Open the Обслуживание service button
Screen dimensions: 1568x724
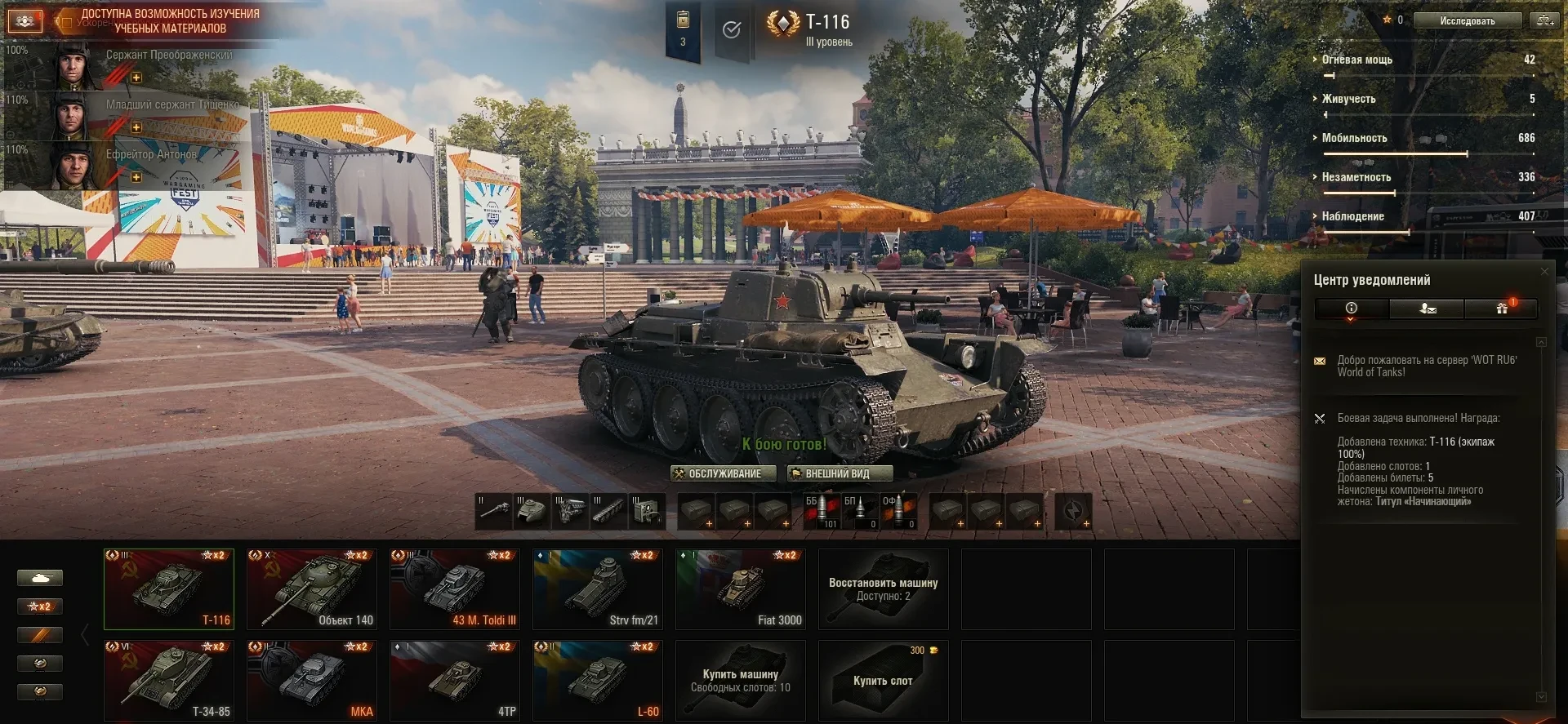(716, 473)
